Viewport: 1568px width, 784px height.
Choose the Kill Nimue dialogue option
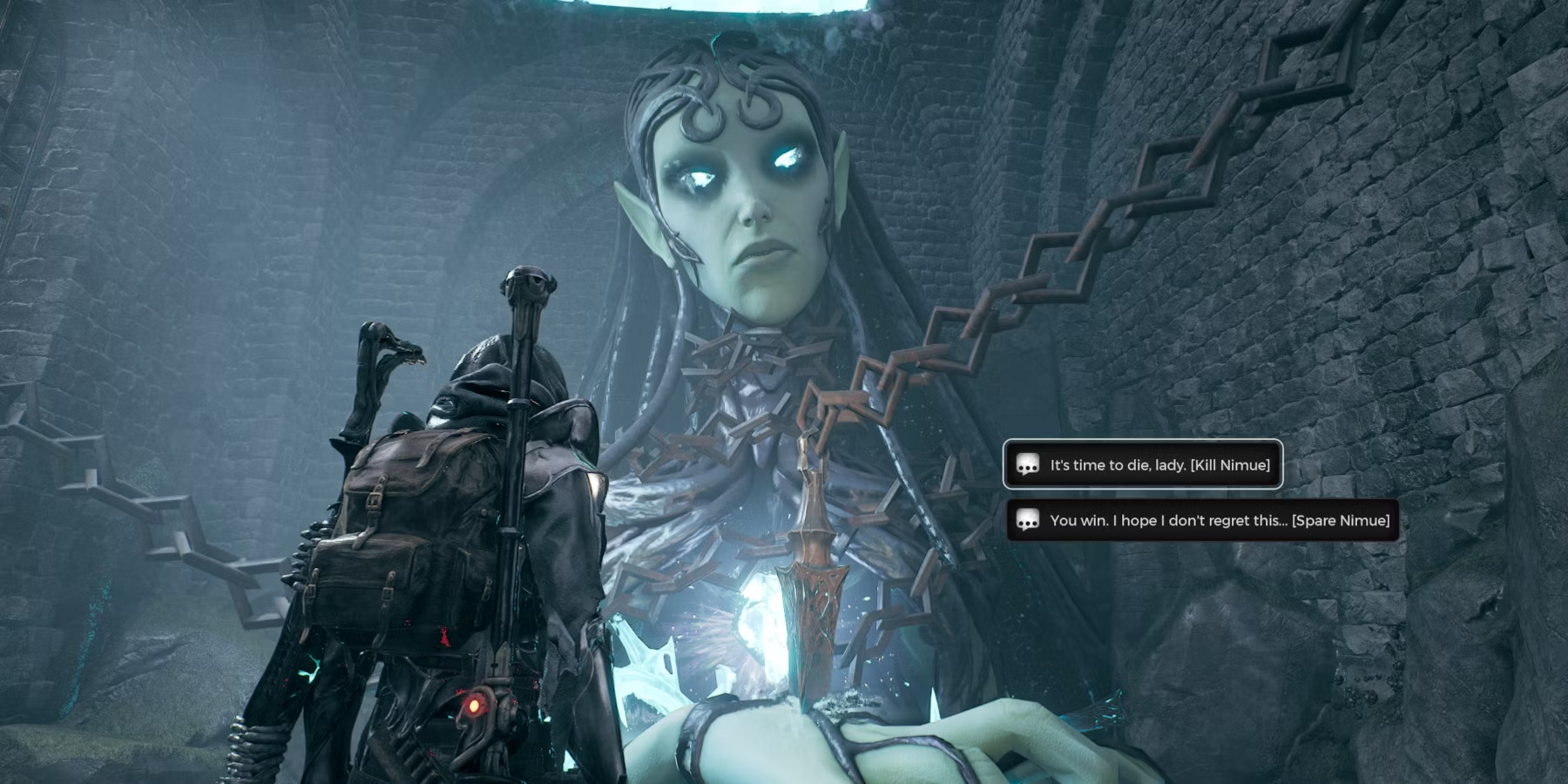[1143, 465]
